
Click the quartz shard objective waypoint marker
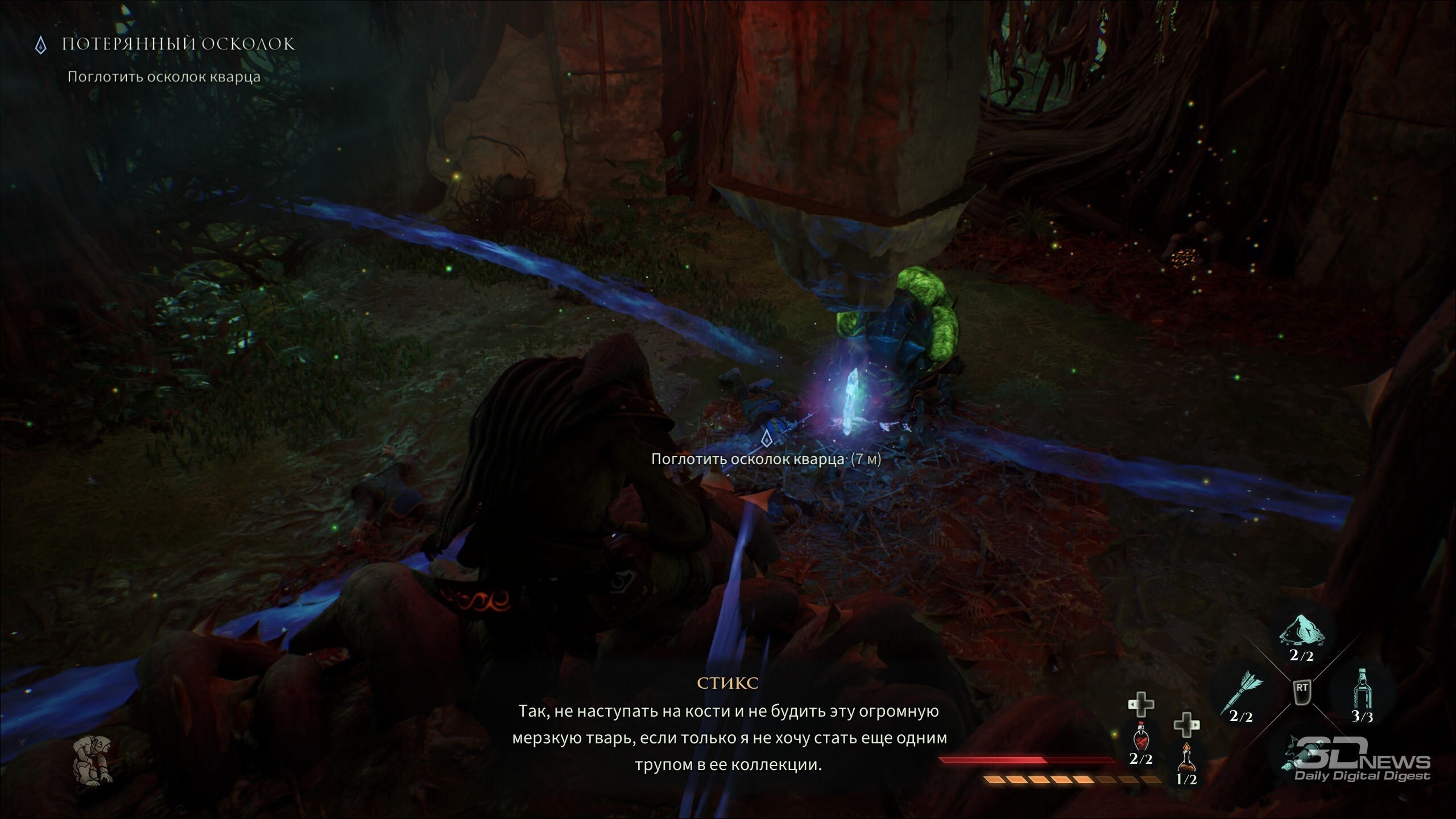point(766,438)
